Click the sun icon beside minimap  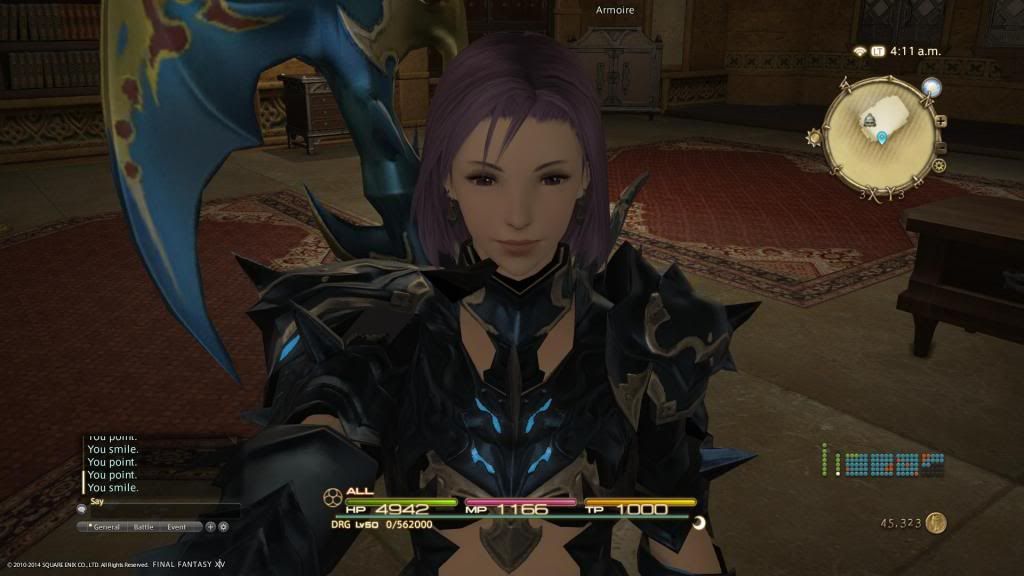[x=814, y=138]
